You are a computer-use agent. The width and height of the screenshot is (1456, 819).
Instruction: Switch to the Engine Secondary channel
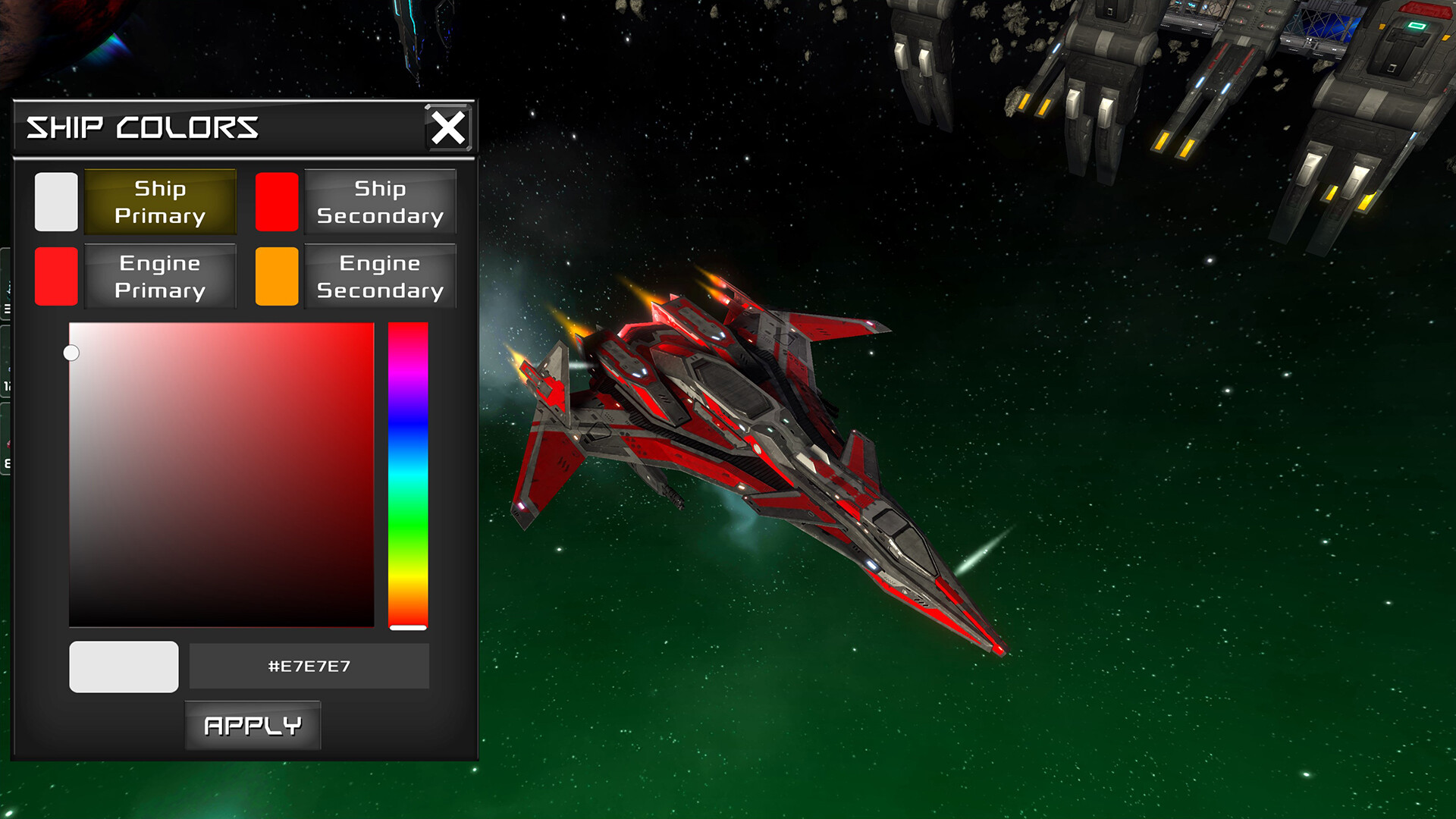click(380, 275)
